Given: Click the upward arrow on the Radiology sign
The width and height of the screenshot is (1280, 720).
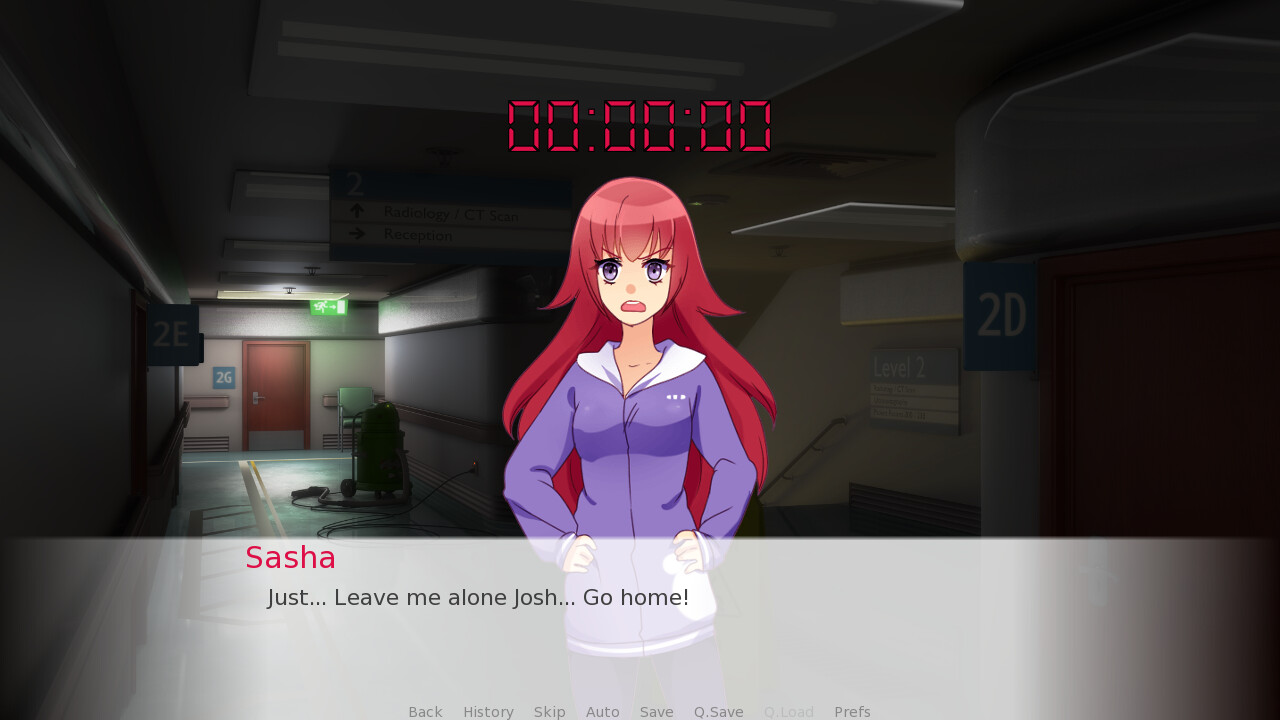Looking at the screenshot, I should (358, 211).
